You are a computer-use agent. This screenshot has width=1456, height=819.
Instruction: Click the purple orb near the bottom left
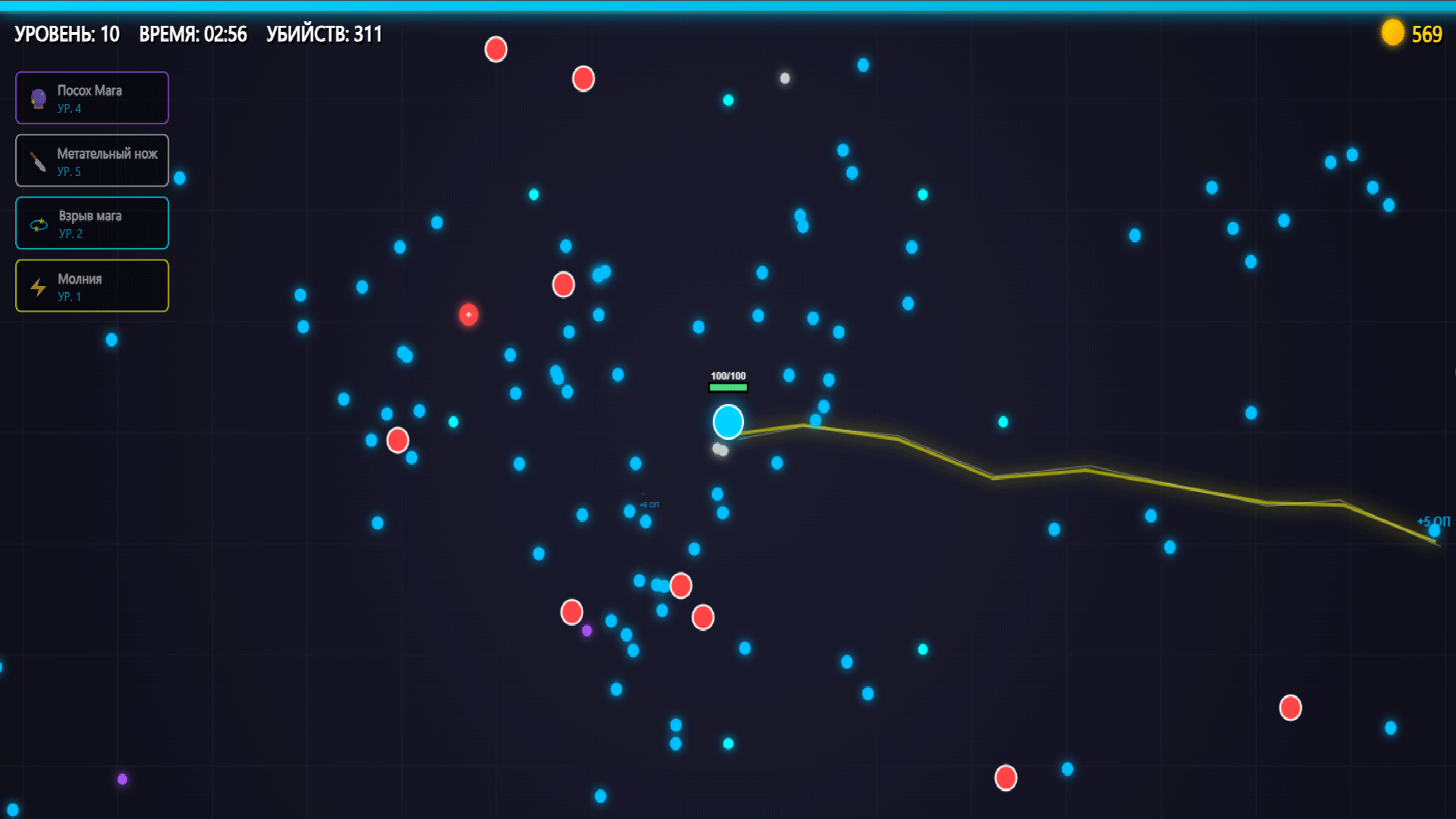123,778
